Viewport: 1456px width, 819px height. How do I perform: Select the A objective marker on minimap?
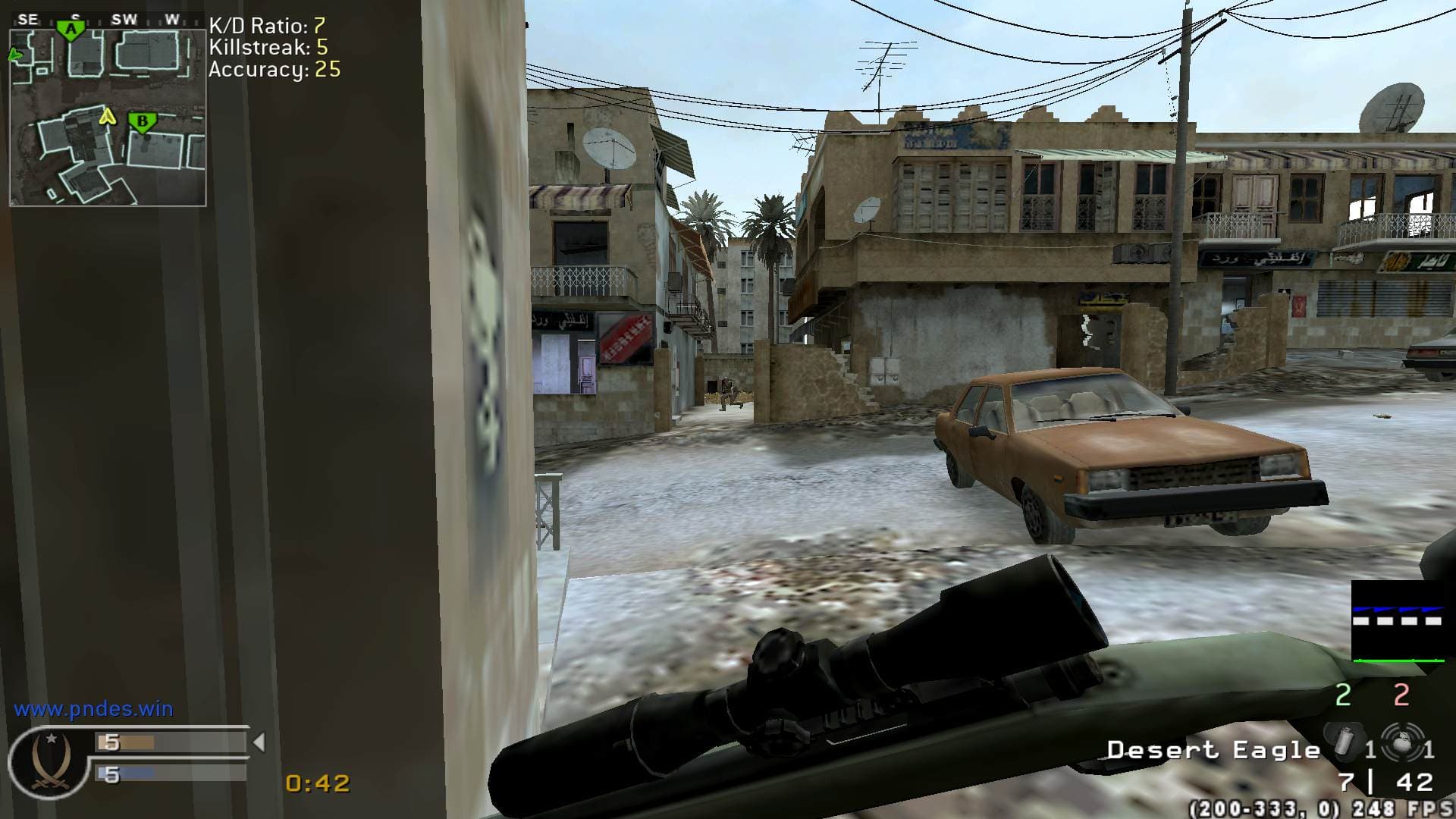tap(71, 30)
